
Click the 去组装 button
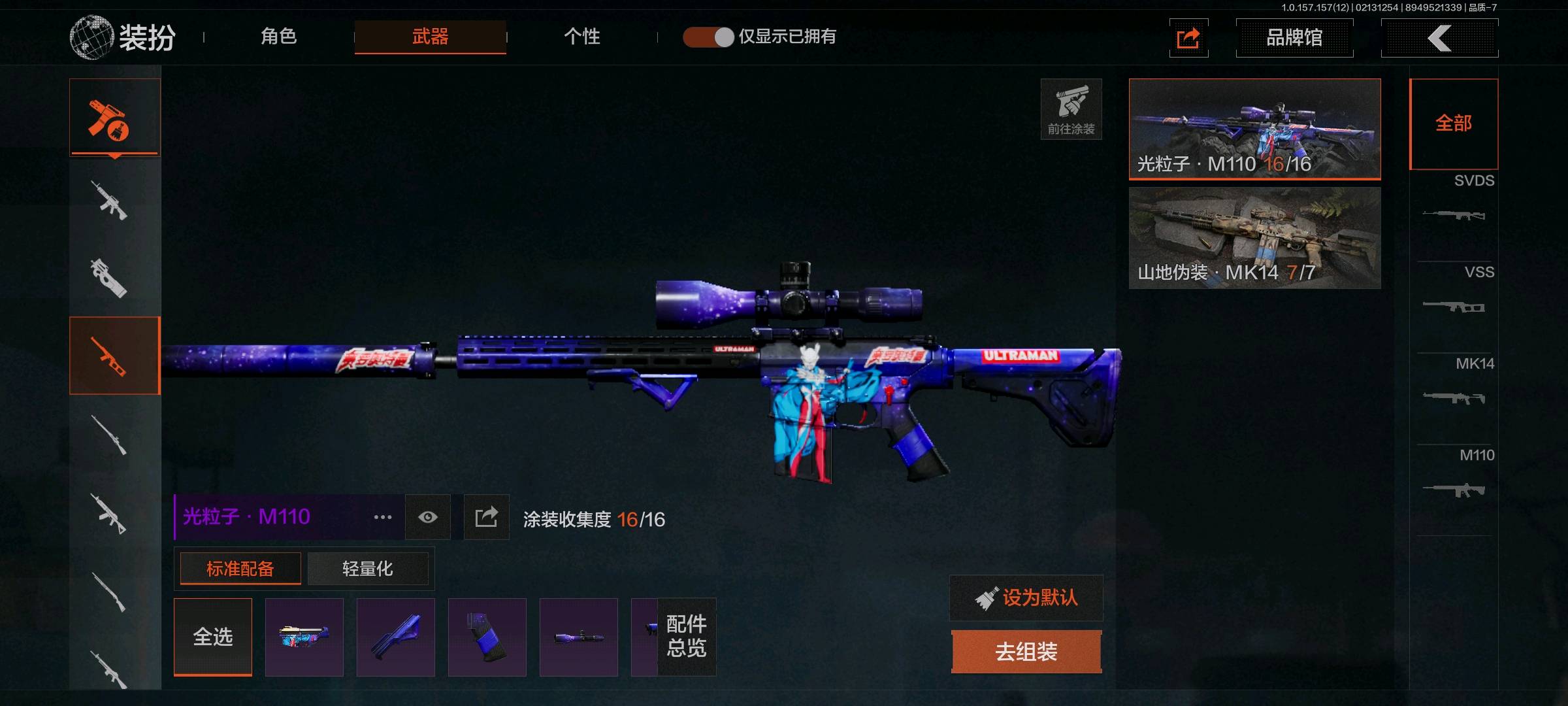click(1026, 652)
